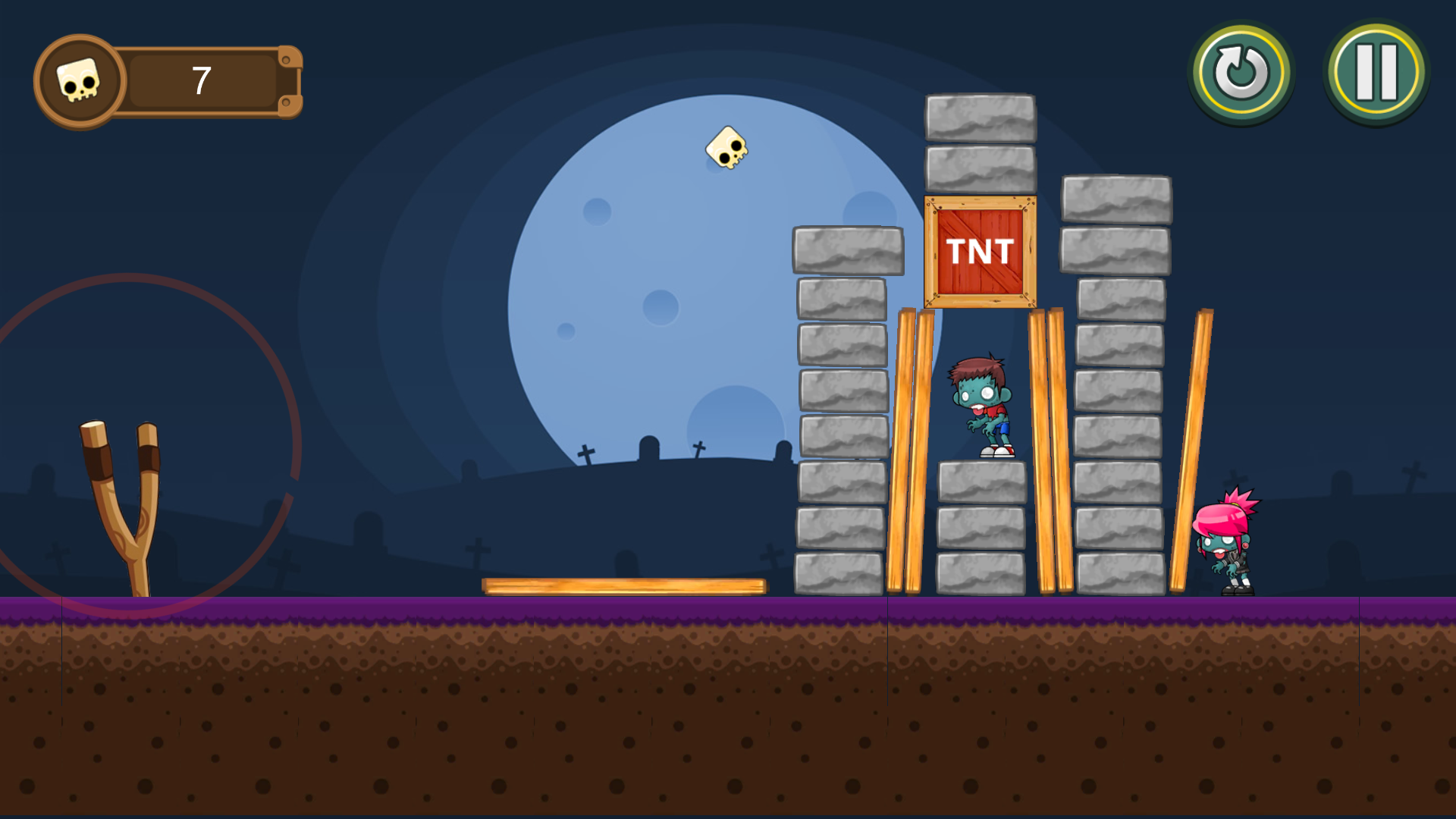Select the zombie standing on the stone blocks
The height and width of the screenshot is (819, 1456).
981,402
